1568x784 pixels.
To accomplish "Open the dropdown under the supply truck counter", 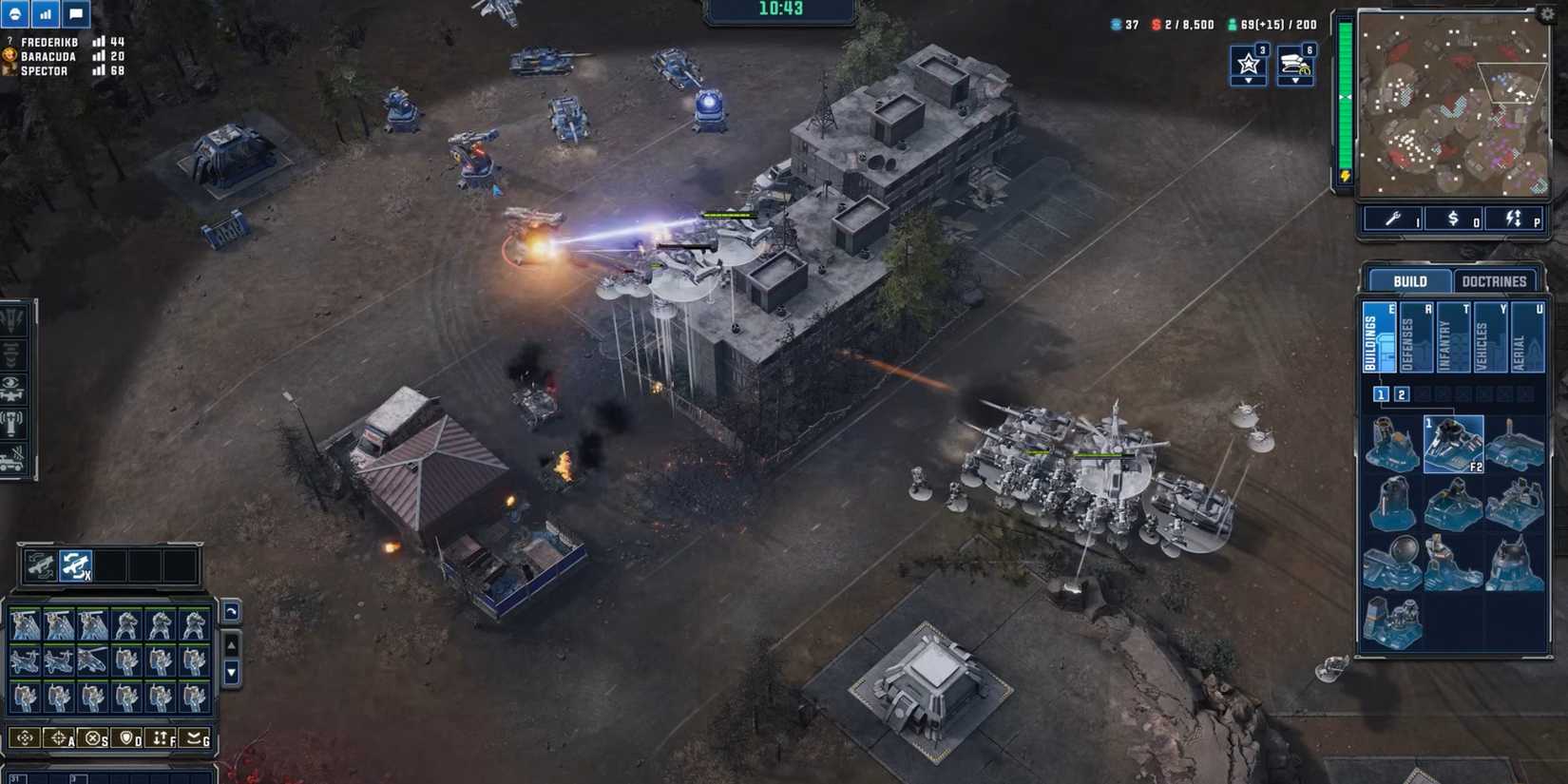I will [1295, 82].
